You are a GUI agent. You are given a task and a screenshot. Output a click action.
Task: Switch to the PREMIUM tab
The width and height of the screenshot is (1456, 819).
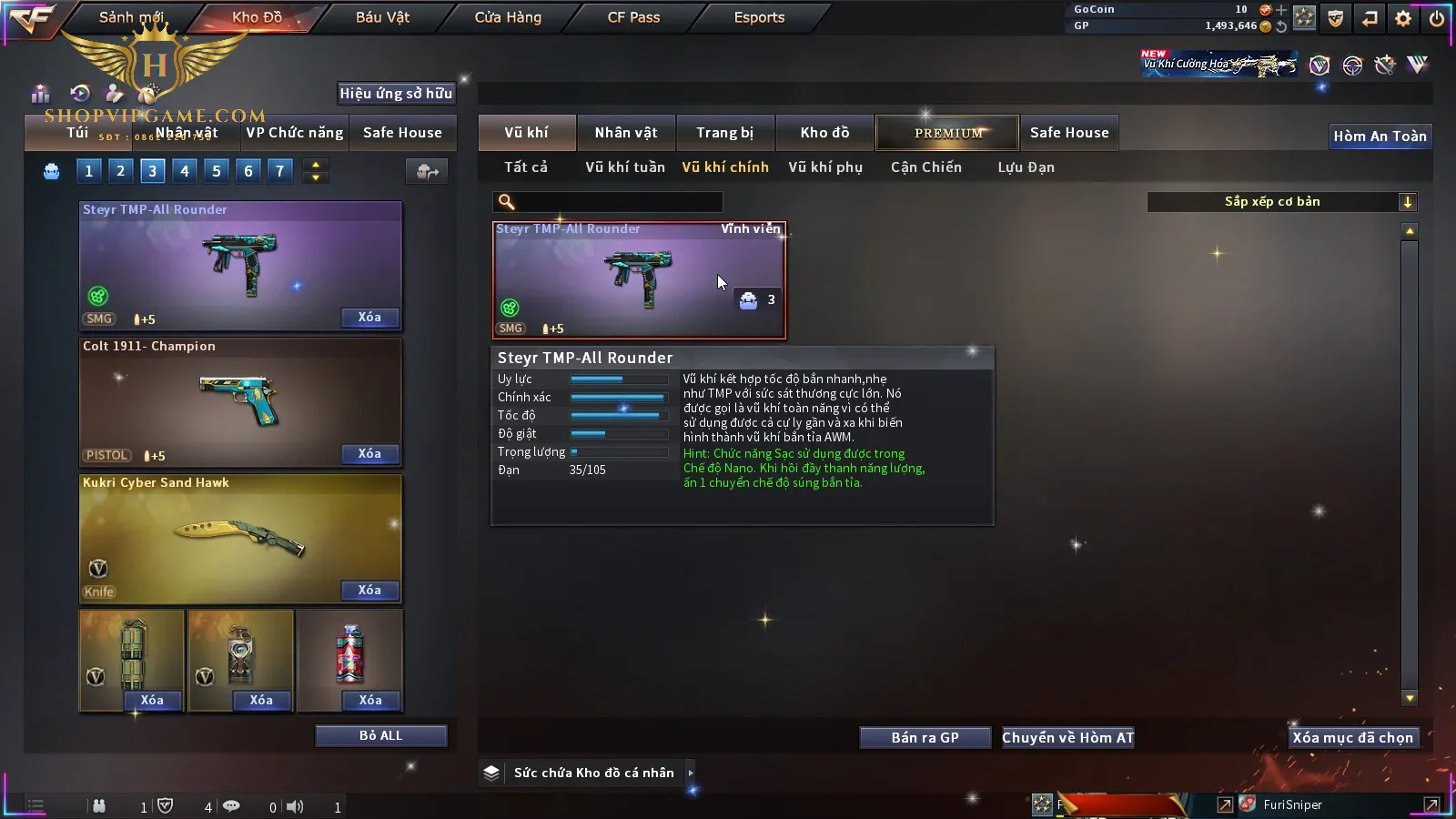[x=948, y=133]
